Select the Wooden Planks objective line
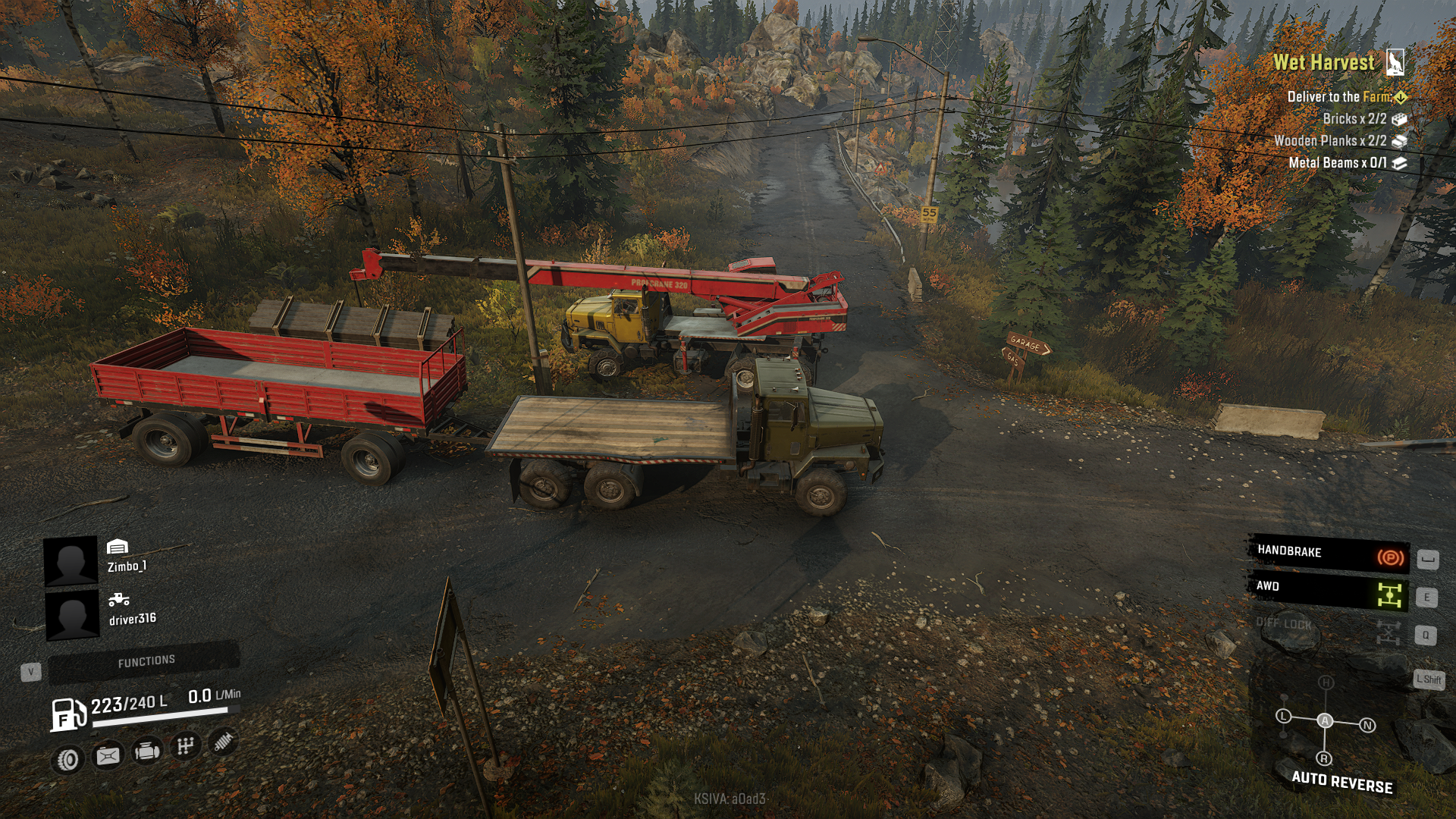Image resolution: width=1456 pixels, height=819 pixels. [1330, 140]
